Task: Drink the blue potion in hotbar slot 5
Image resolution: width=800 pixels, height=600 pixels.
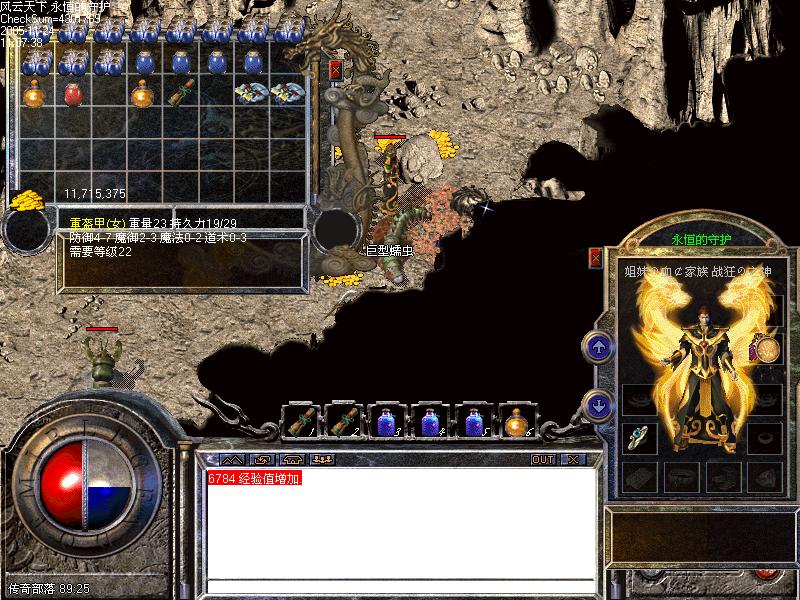Action: pyautogui.click(x=473, y=422)
